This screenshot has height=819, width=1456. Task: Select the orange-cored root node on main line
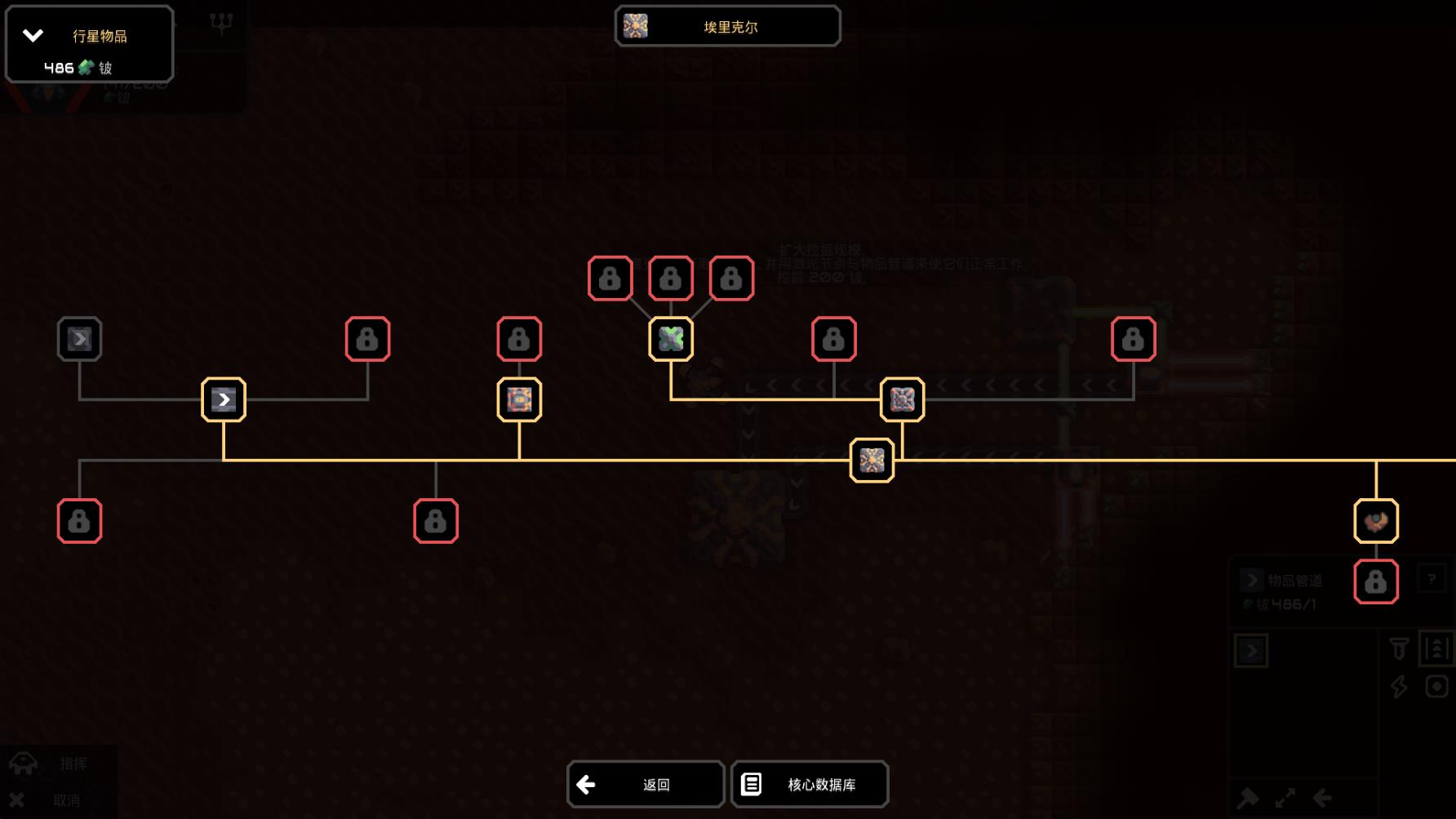[872, 461]
